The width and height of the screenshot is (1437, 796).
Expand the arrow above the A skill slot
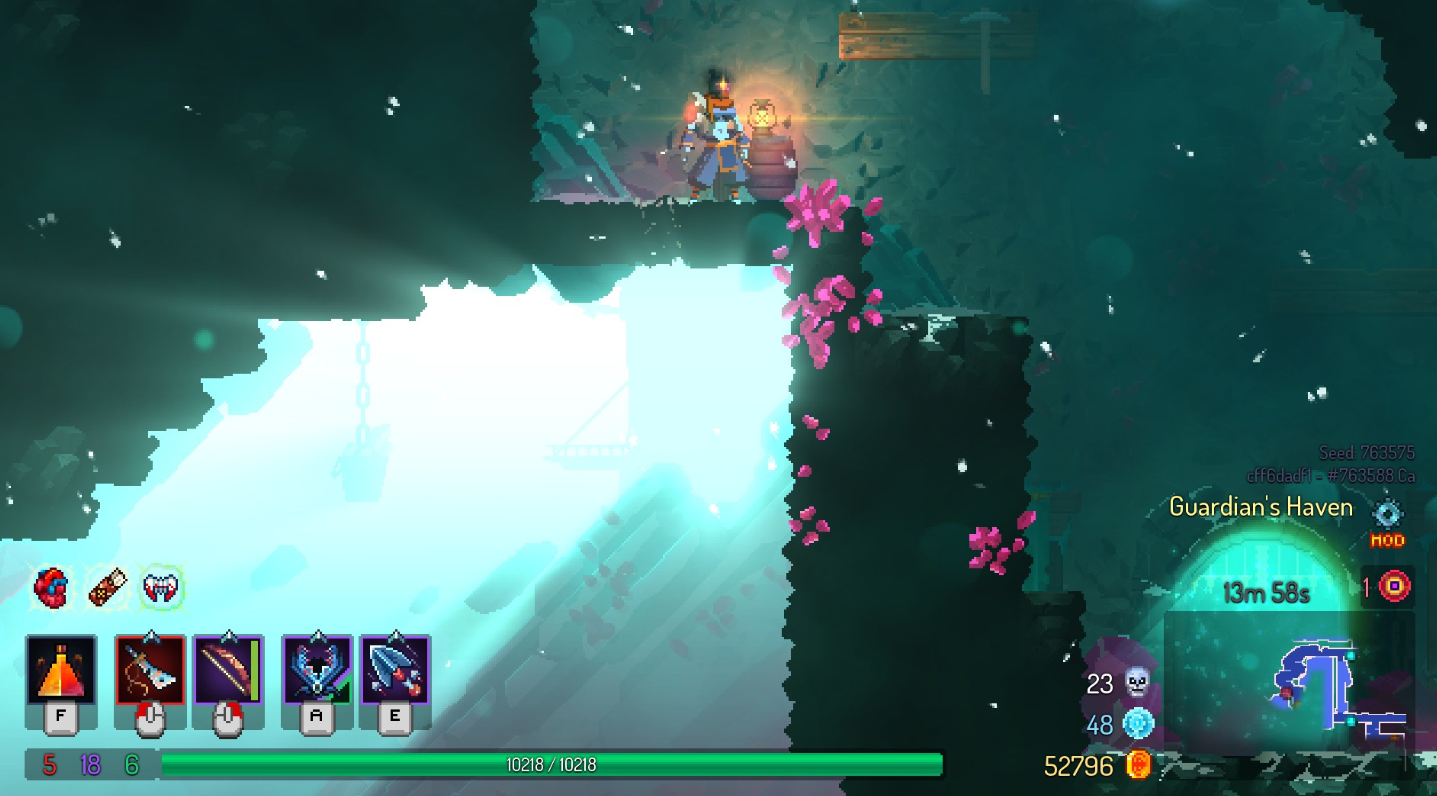[x=316, y=637]
